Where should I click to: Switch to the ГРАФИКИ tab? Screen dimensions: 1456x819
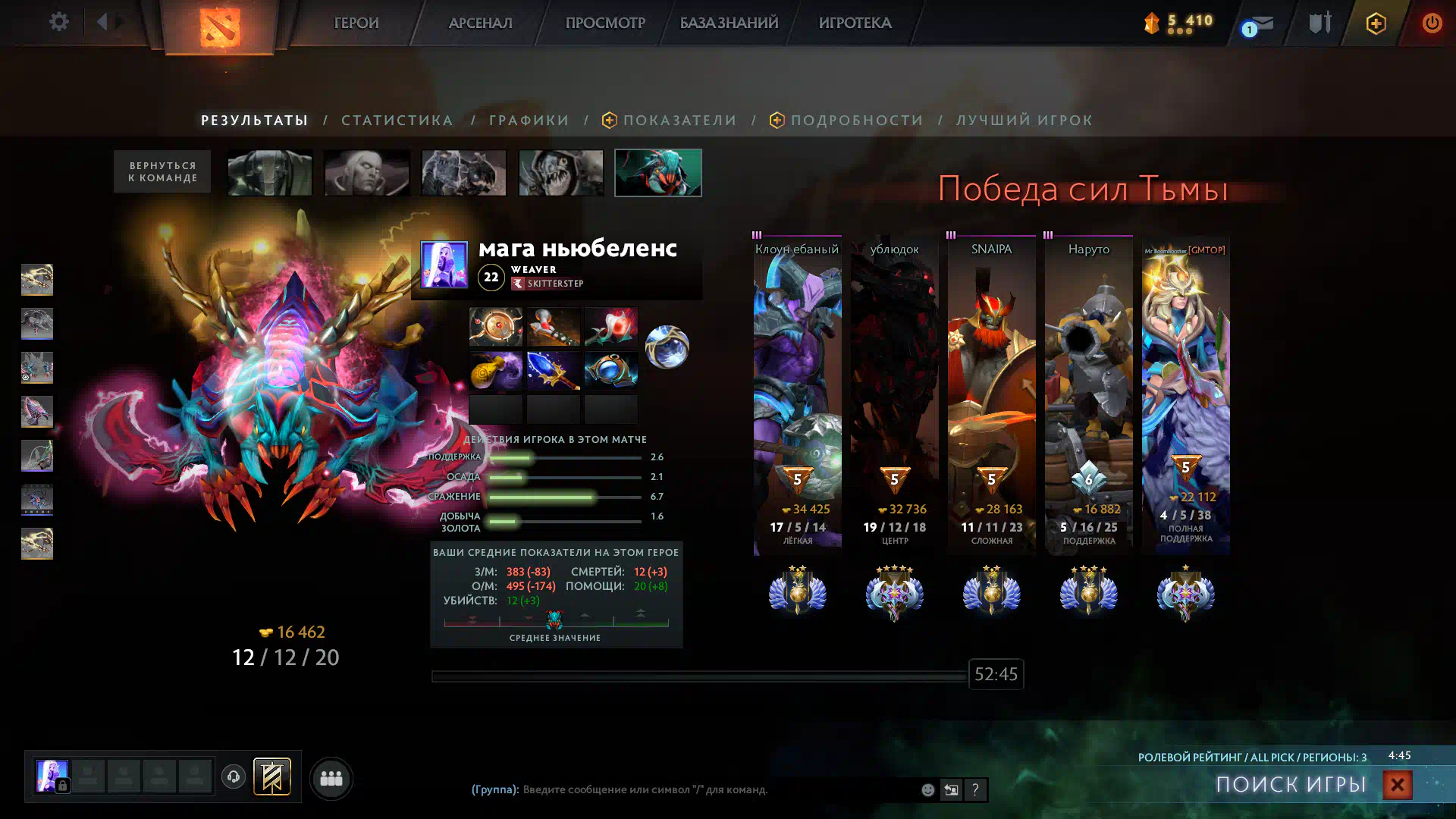tap(529, 120)
